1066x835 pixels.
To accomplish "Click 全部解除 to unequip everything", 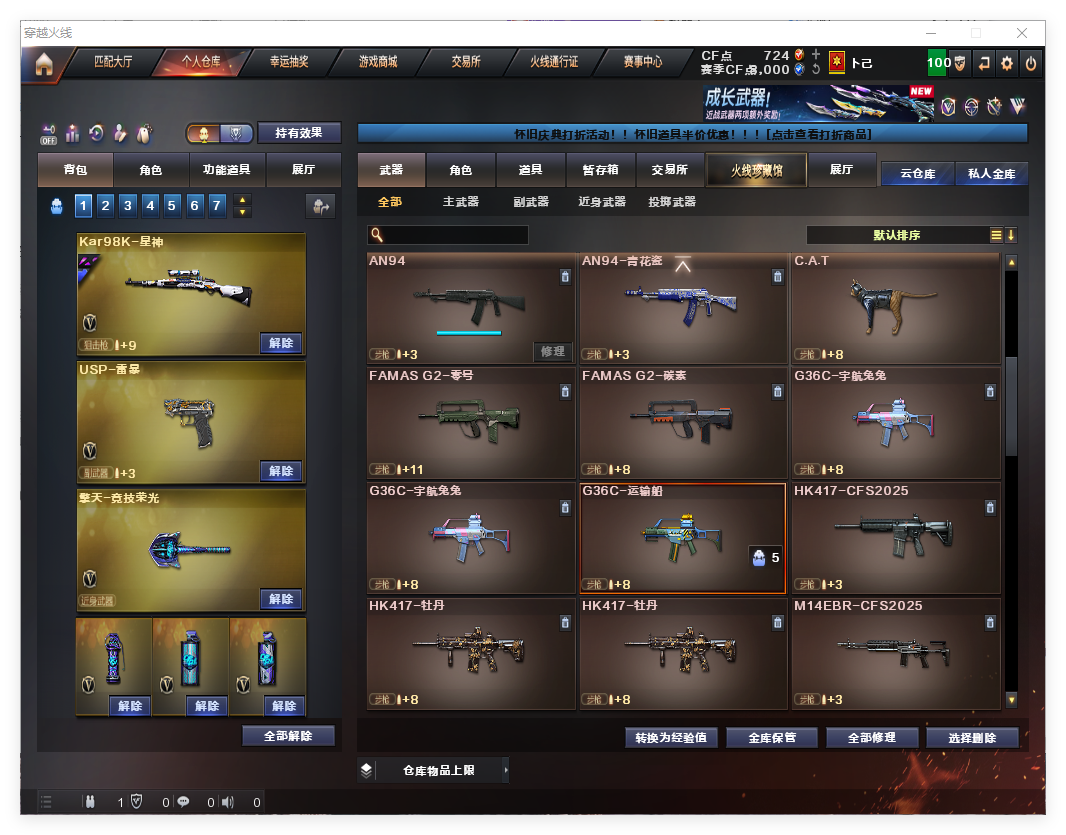I will 288,736.
